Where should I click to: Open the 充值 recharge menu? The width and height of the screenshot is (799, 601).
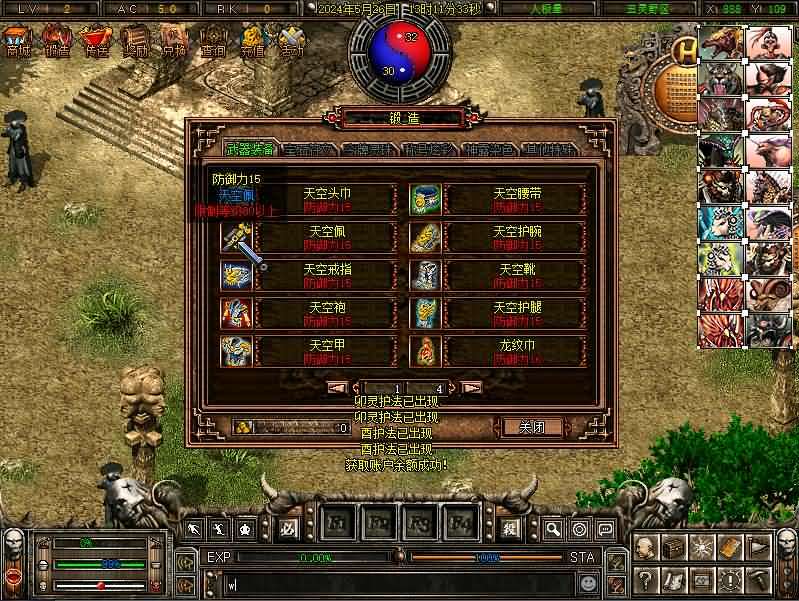pyautogui.click(x=252, y=42)
